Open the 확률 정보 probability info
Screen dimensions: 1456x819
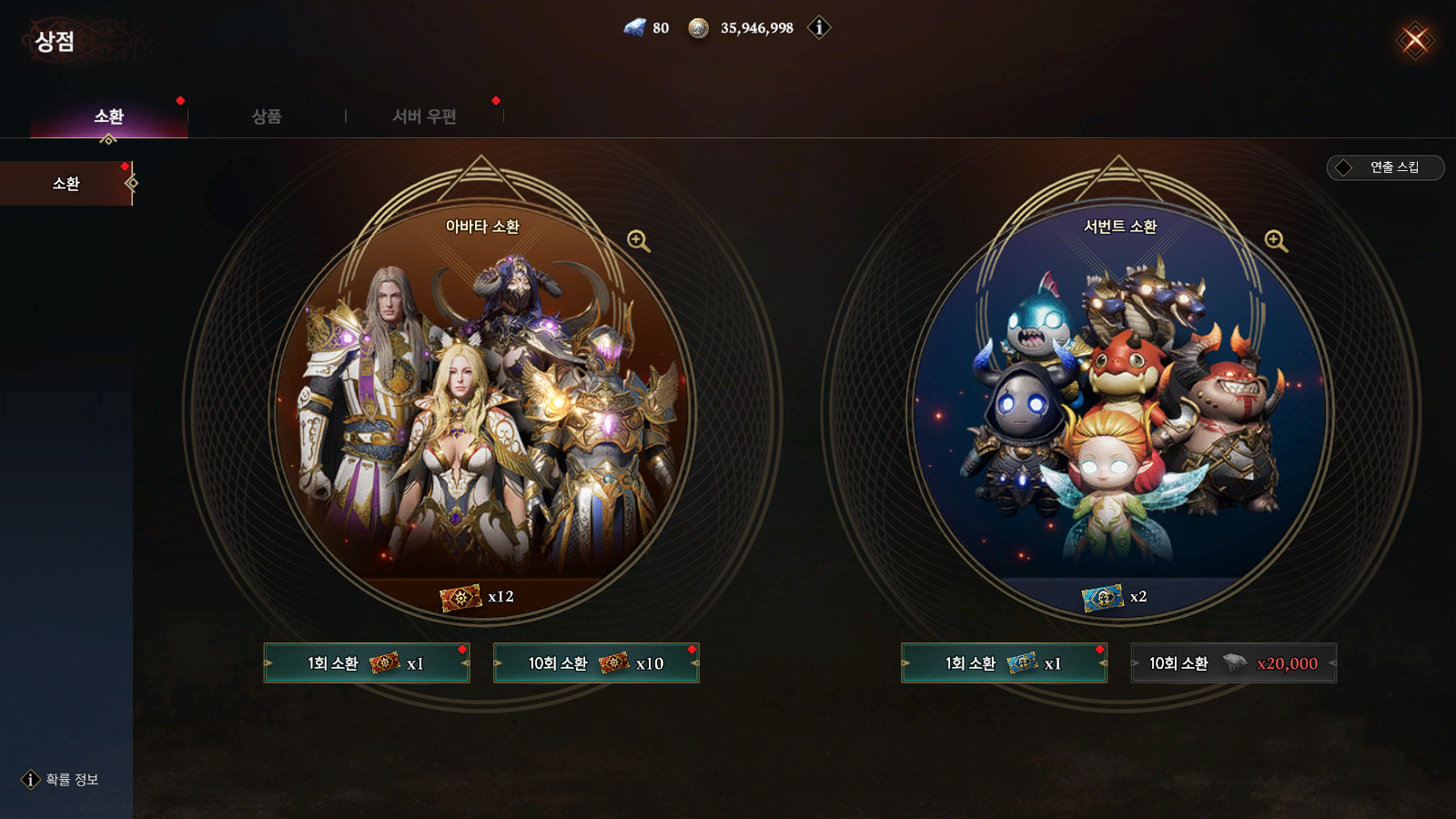(61, 780)
